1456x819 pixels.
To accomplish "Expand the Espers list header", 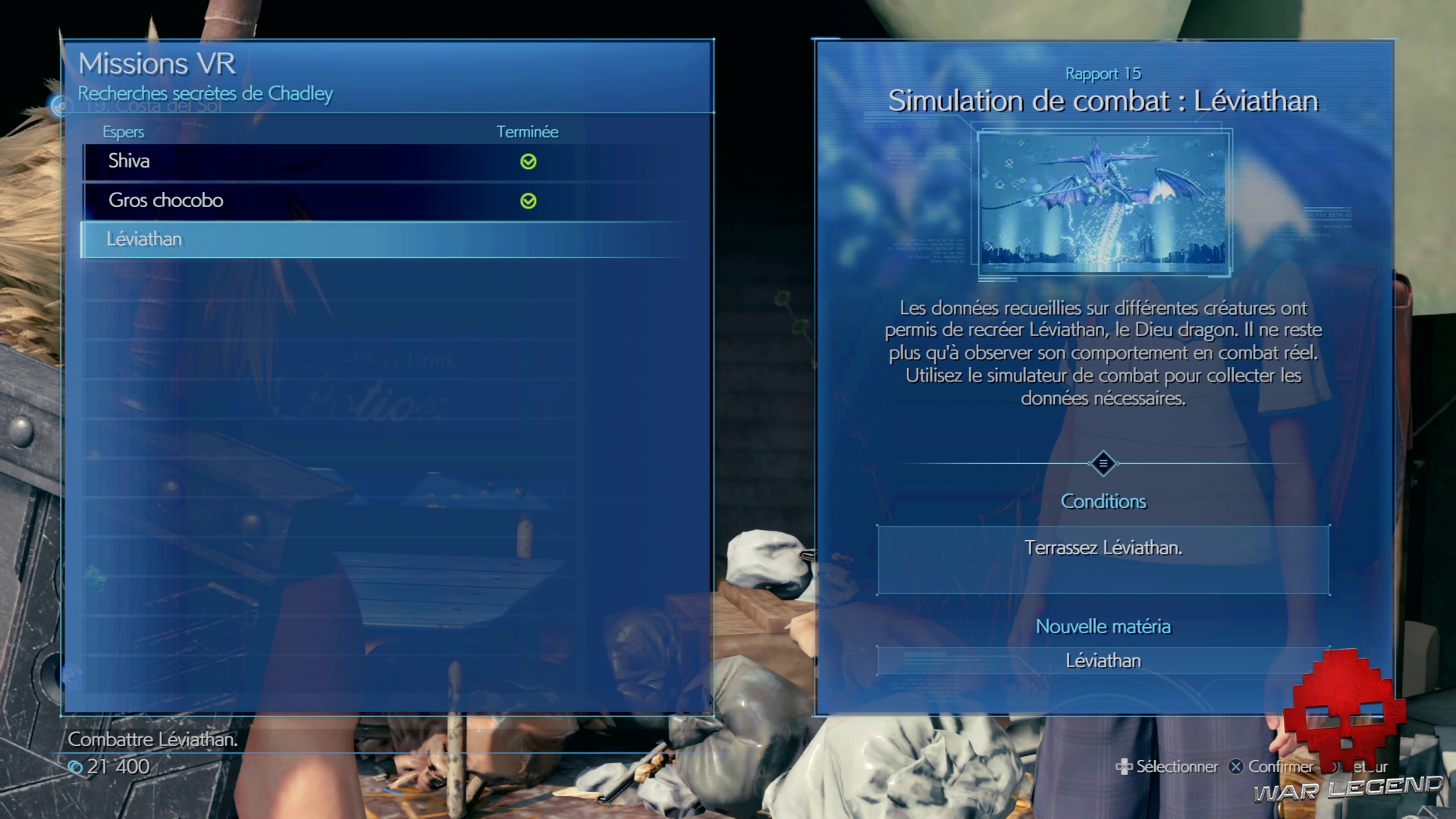I will 123,132.
